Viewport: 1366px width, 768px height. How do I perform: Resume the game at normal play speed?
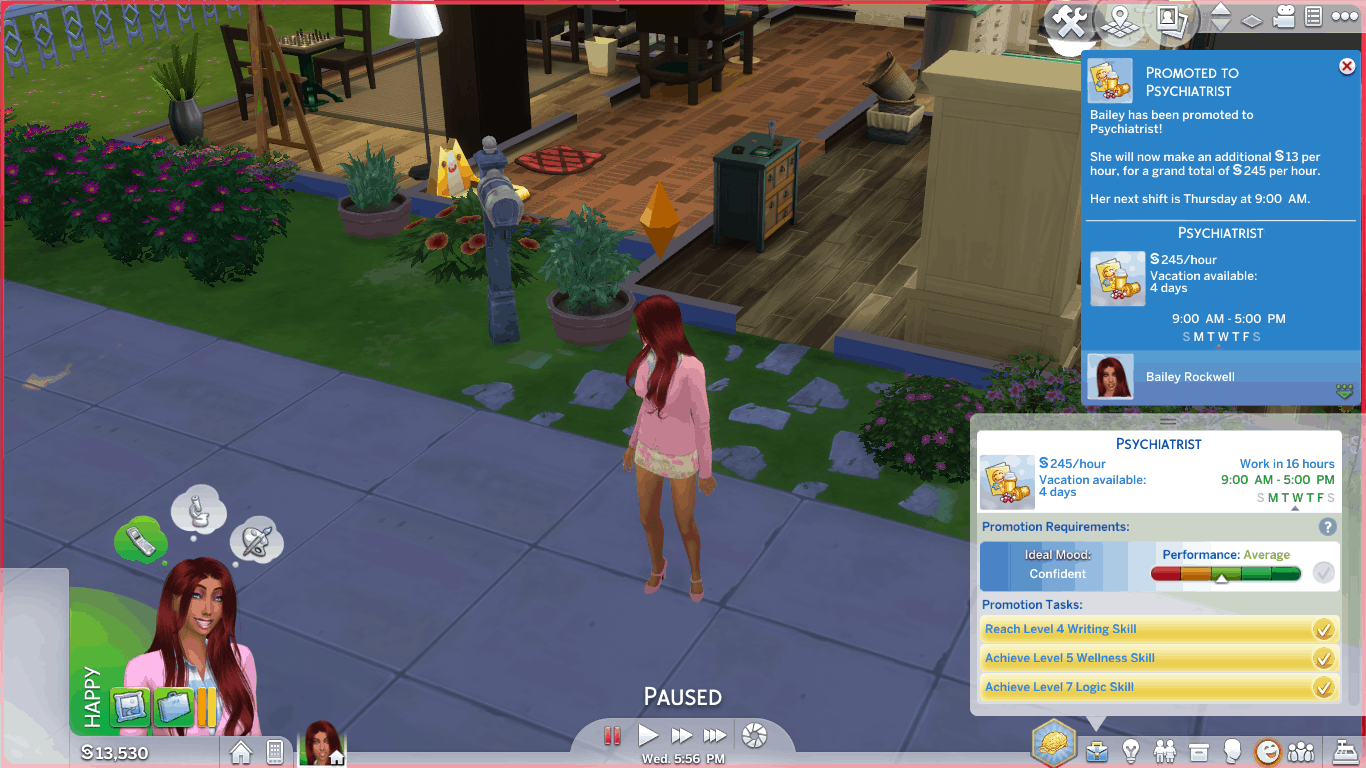coord(647,736)
